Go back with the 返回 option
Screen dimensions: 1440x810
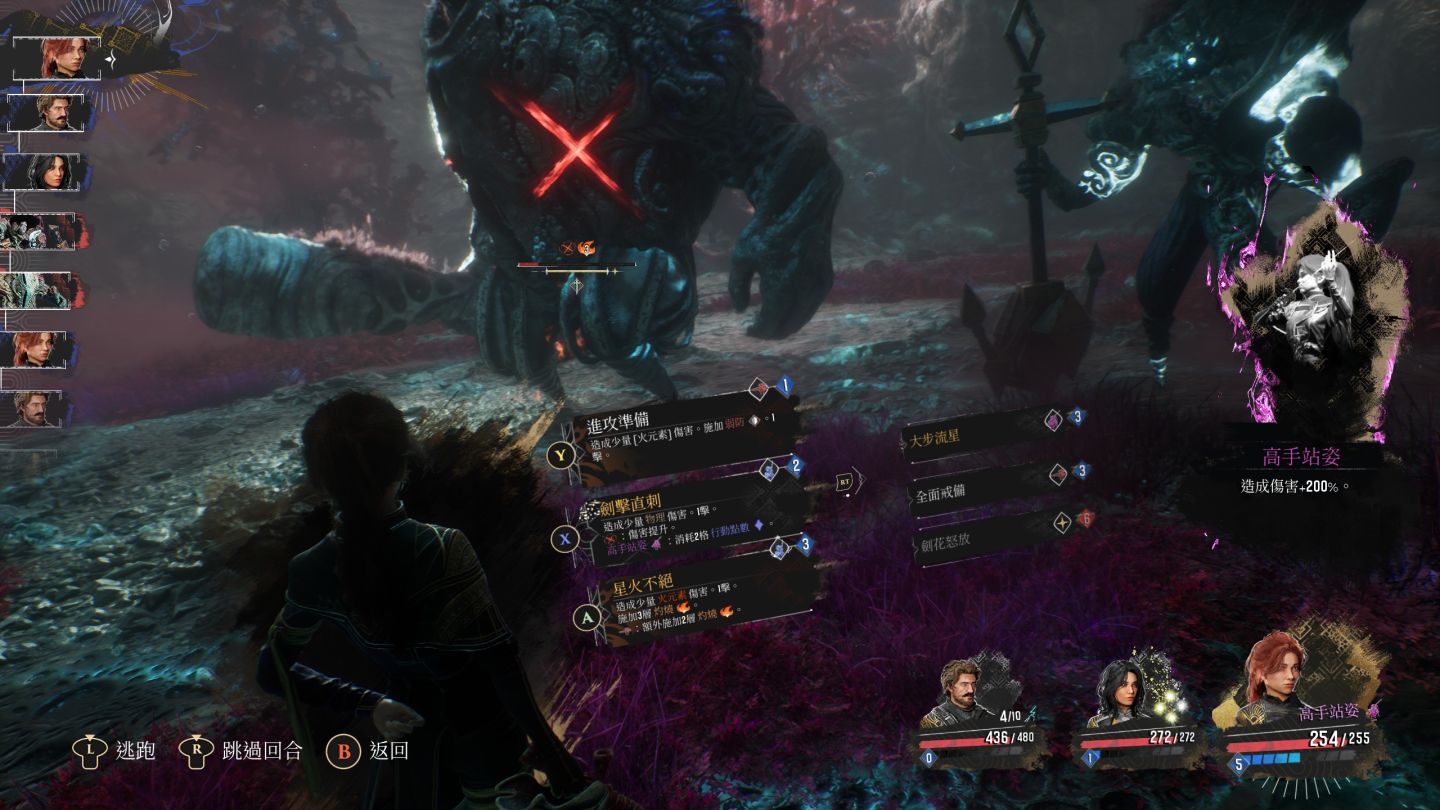pyautogui.click(x=369, y=749)
